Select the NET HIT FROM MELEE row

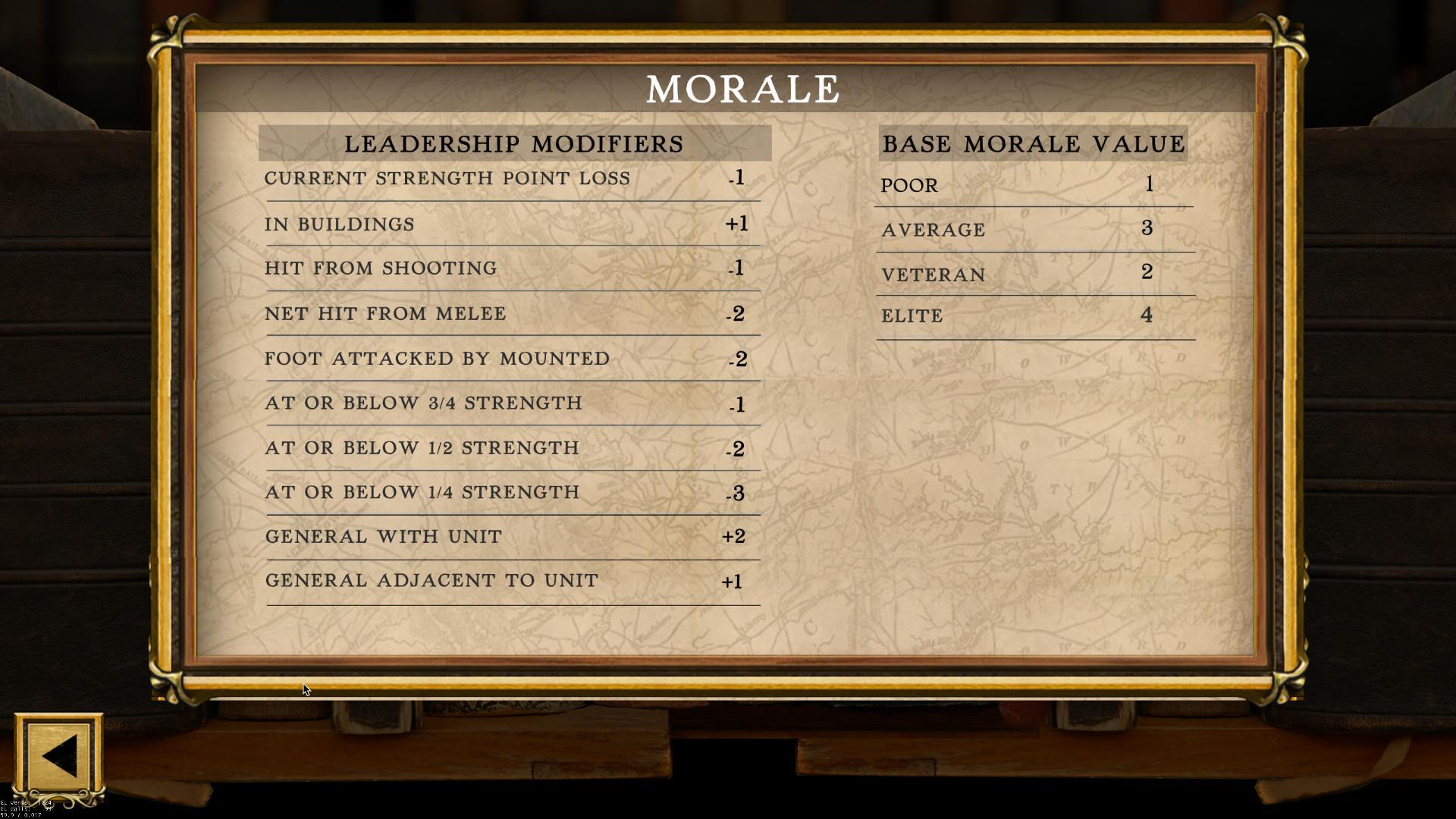pos(384,313)
